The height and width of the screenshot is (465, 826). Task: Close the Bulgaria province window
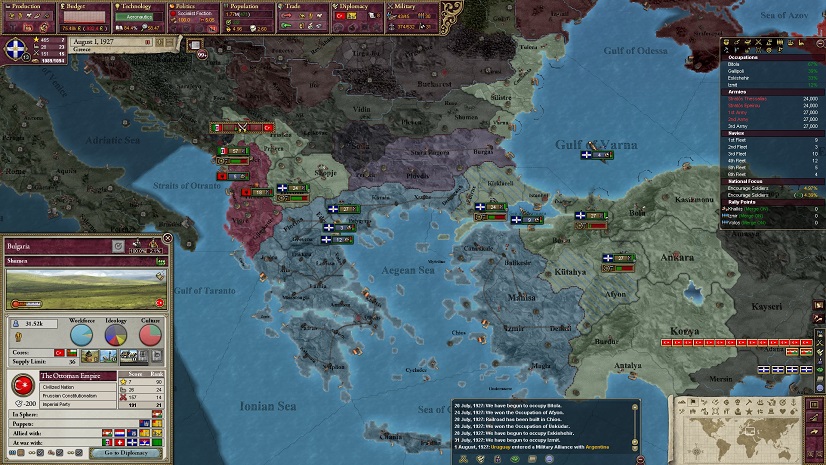tap(167, 238)
